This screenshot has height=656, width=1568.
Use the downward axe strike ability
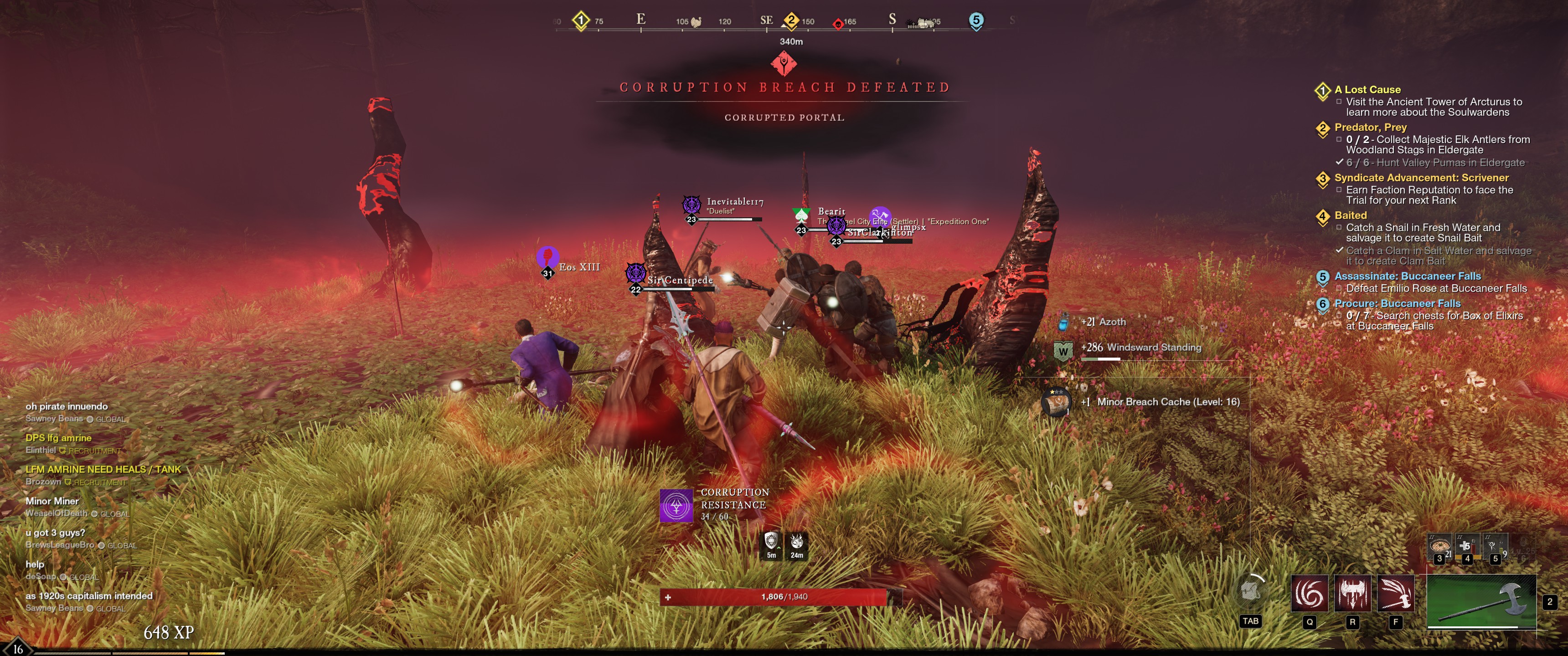[x=1352, y=593]
